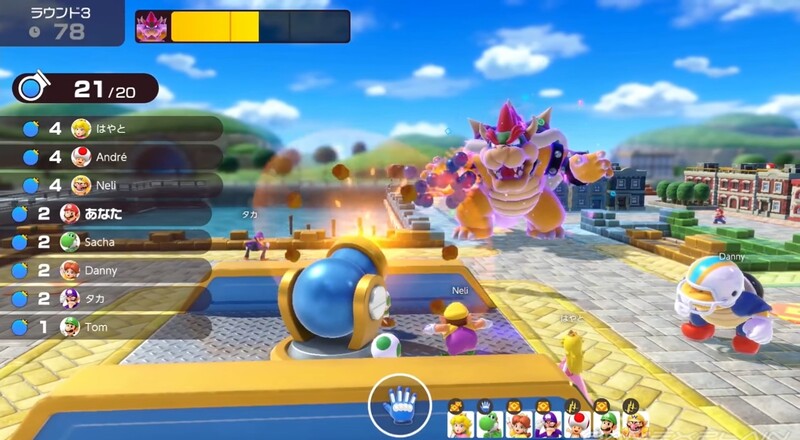800x440 pixels.
Task: Choose the Peach portrait in the bottom roster
Action: click(x=458, y=424)
